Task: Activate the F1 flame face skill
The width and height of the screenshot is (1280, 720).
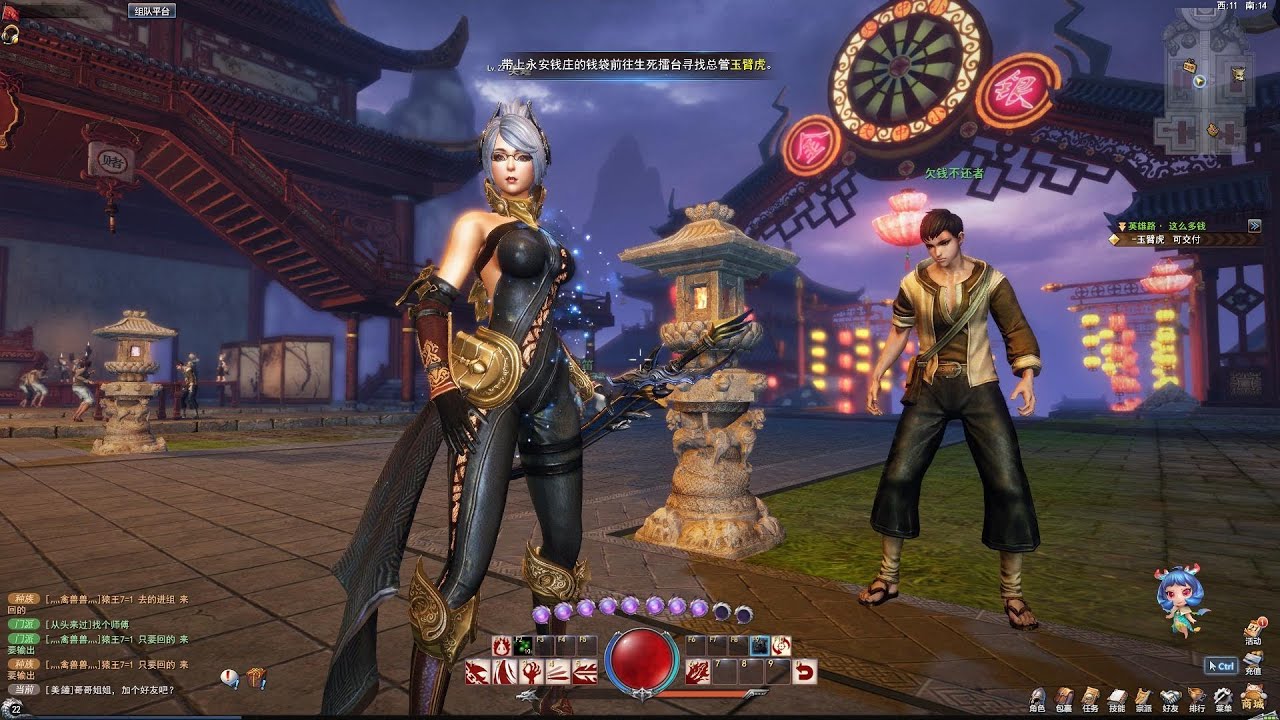Action: coord(501,646)
